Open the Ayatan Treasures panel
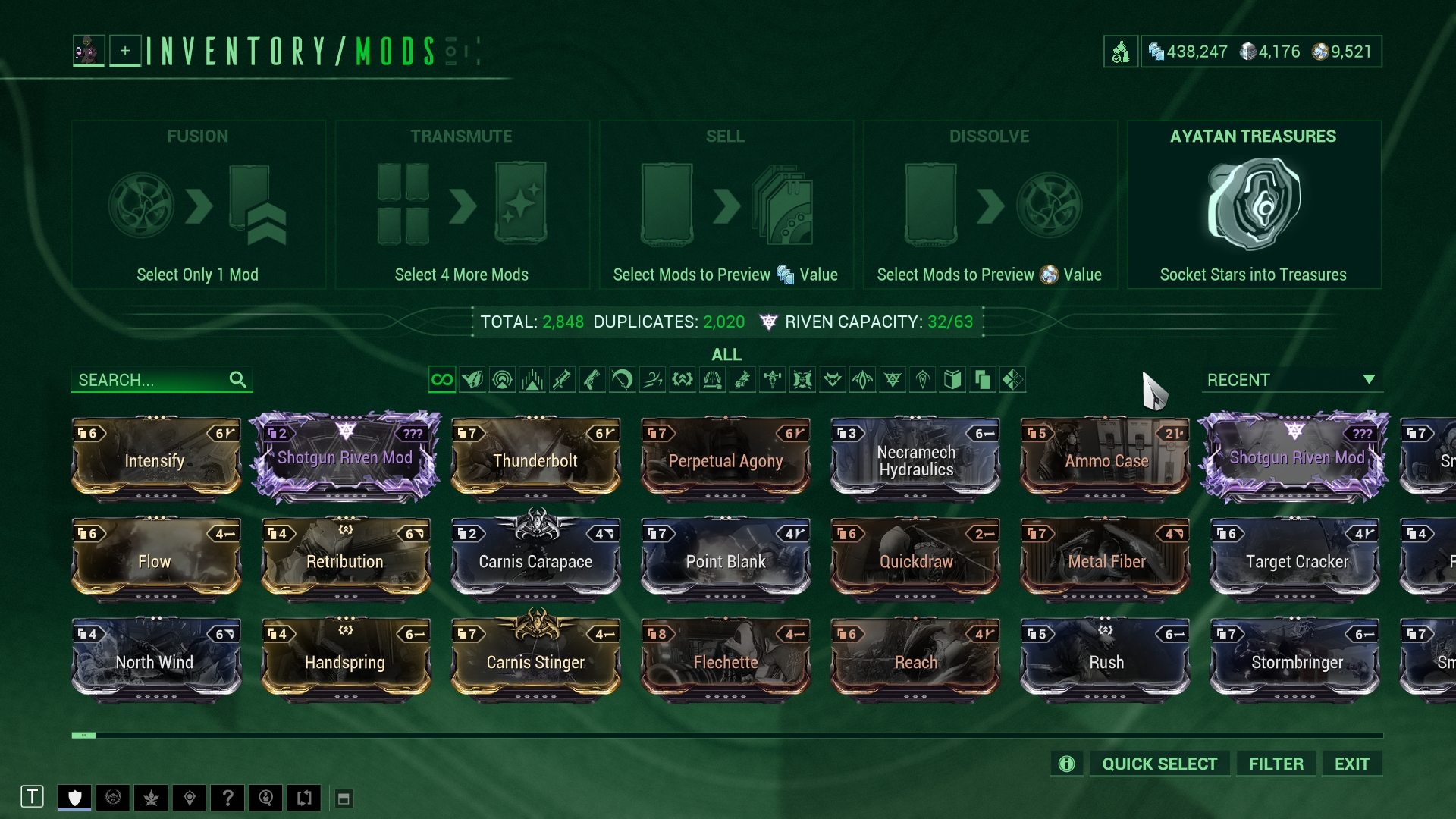This screenshot has height=819, width=1456. tap(1253, 205)
